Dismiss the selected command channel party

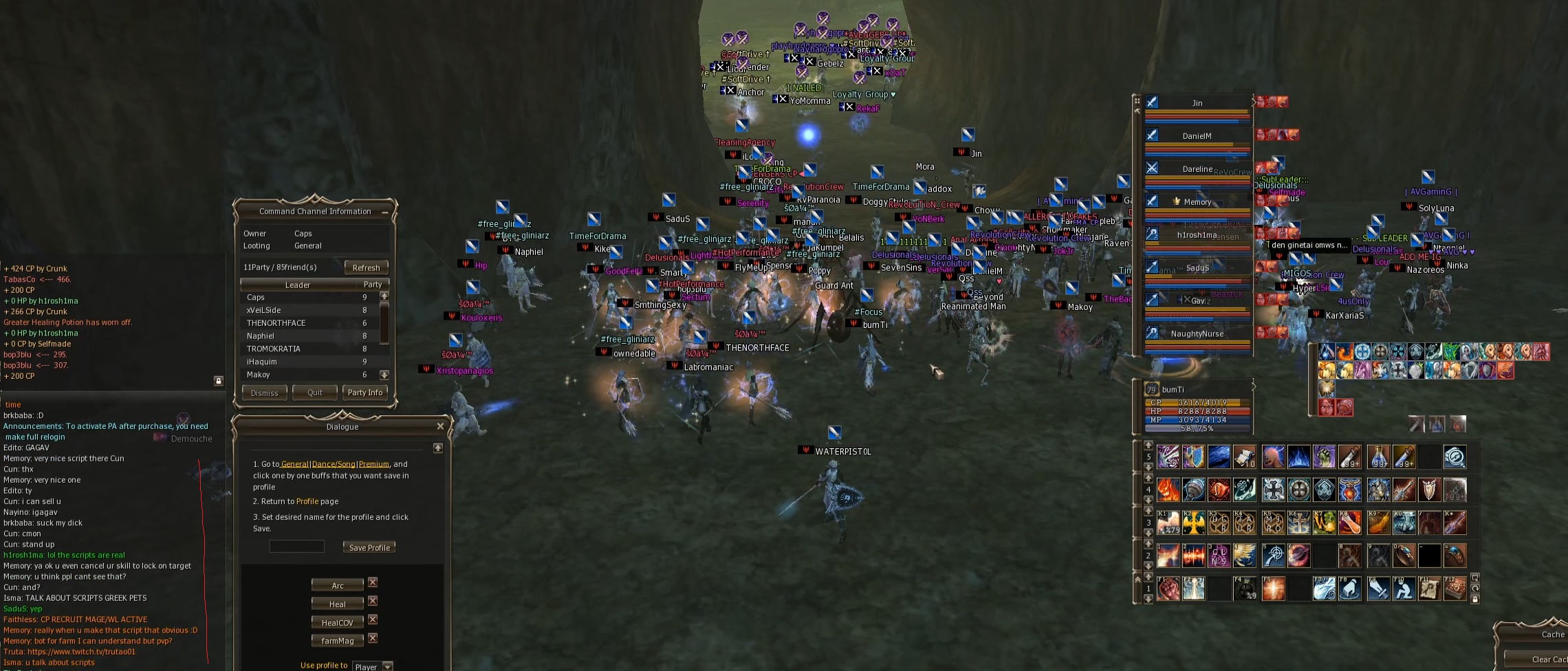coord(265,393)
